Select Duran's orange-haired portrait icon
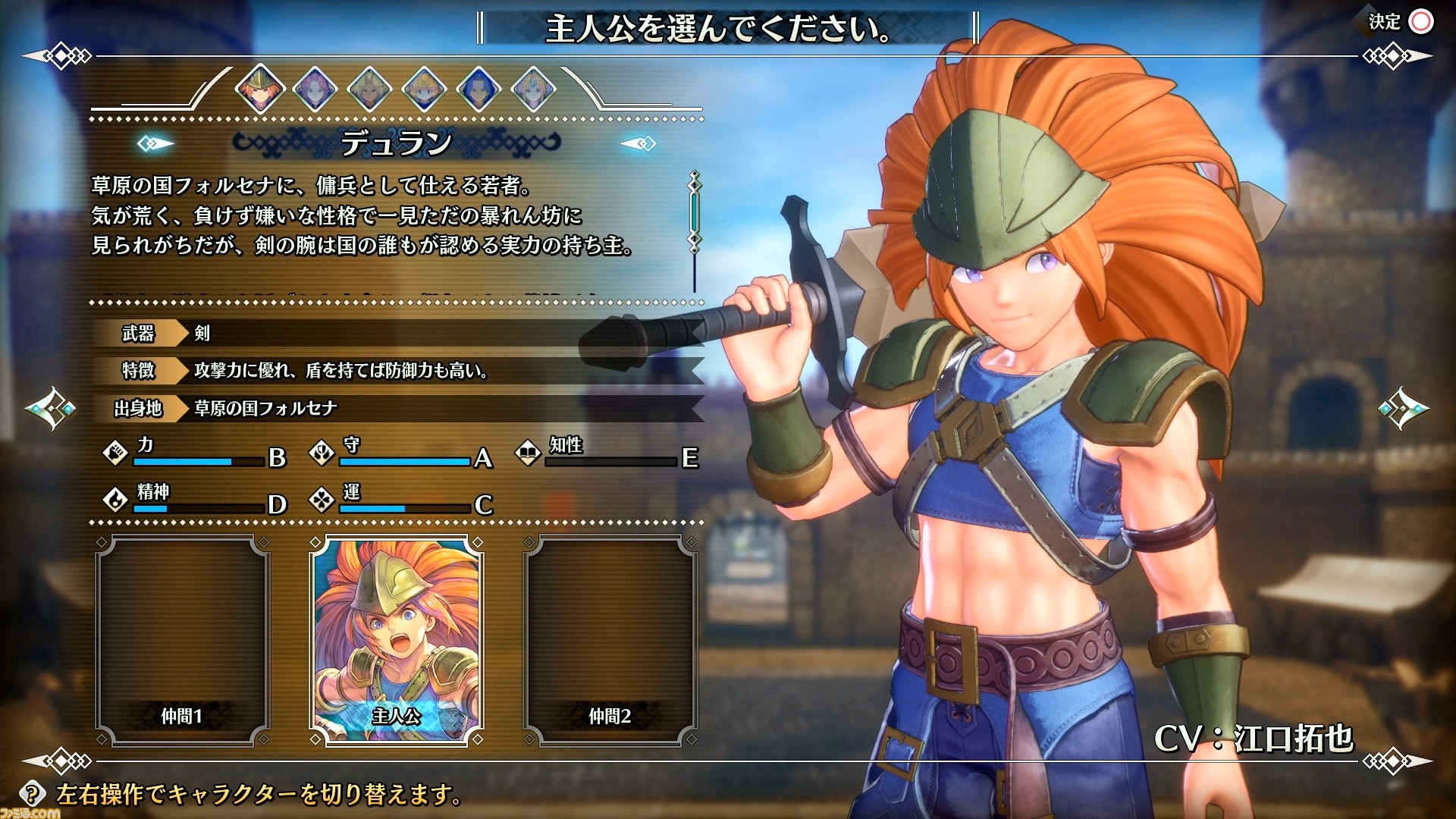 pos(260,89)
